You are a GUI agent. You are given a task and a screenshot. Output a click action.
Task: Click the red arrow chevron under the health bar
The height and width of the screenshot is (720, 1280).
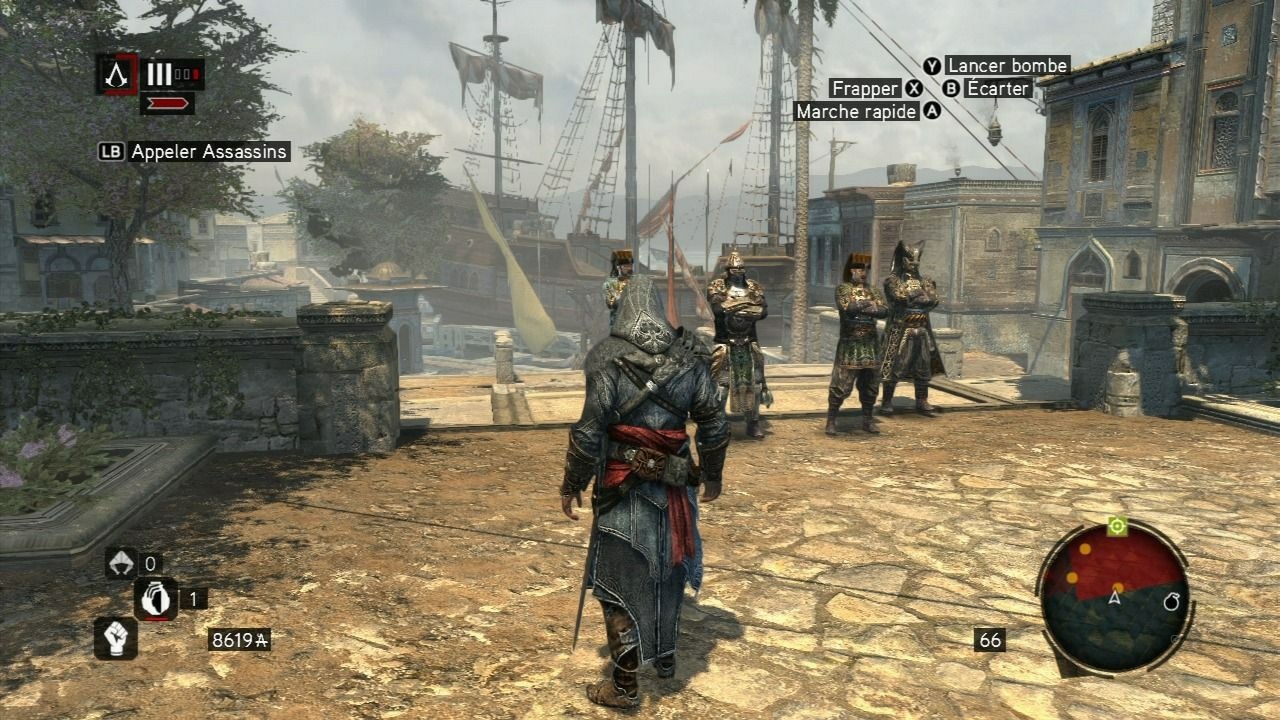168,103
